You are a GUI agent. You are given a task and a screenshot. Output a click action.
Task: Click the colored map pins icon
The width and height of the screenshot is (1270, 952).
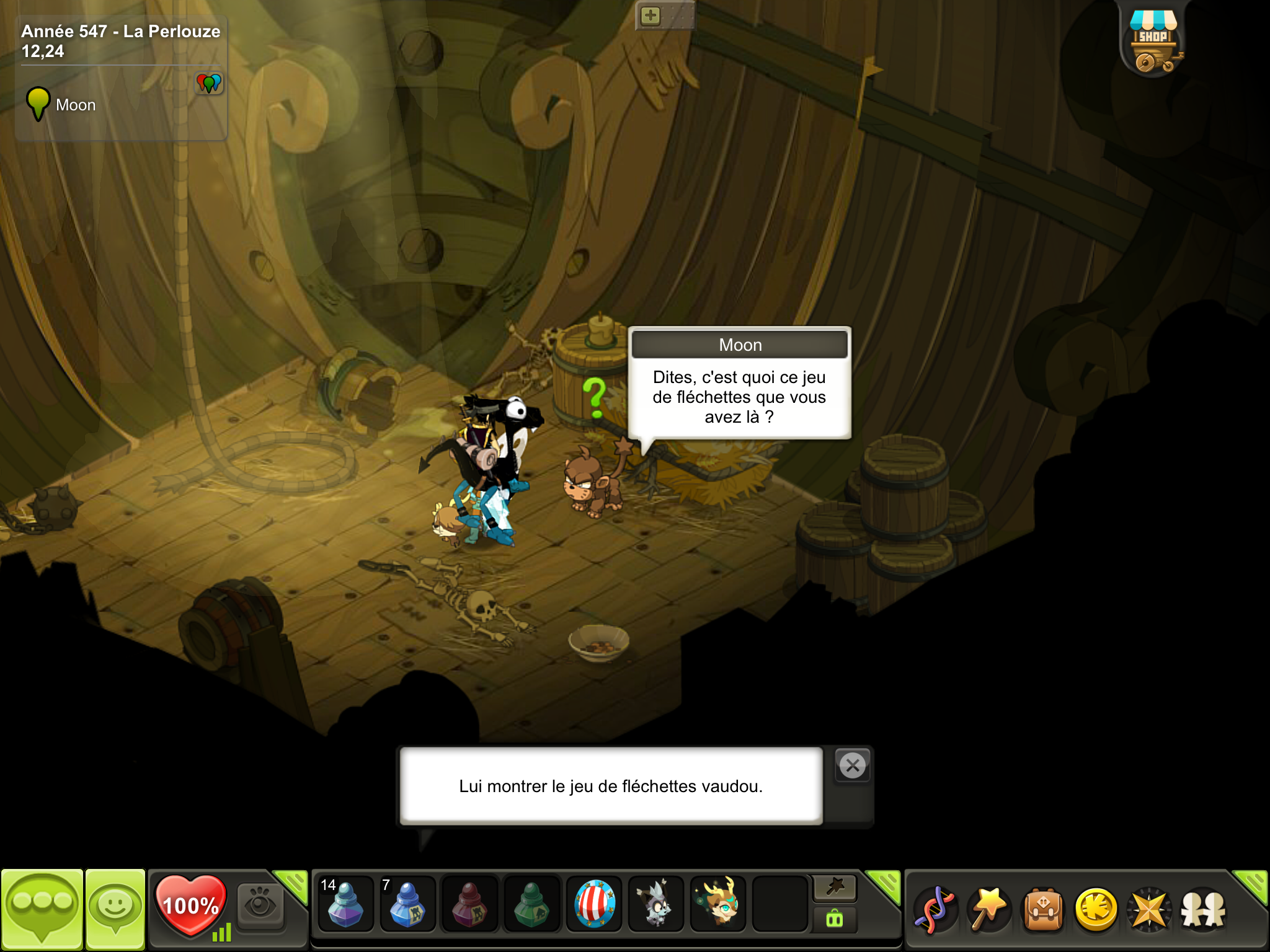209,82
